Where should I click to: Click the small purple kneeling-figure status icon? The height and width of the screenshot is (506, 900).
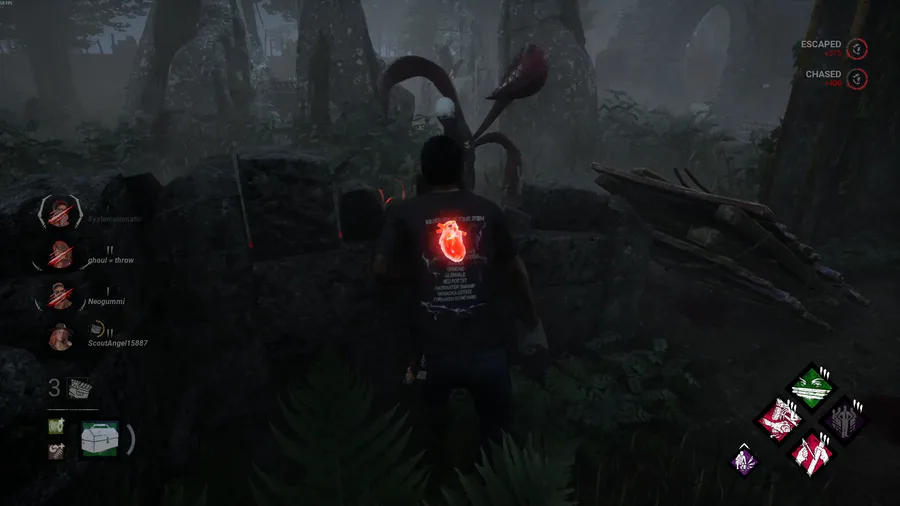click(x=745, y=458)
